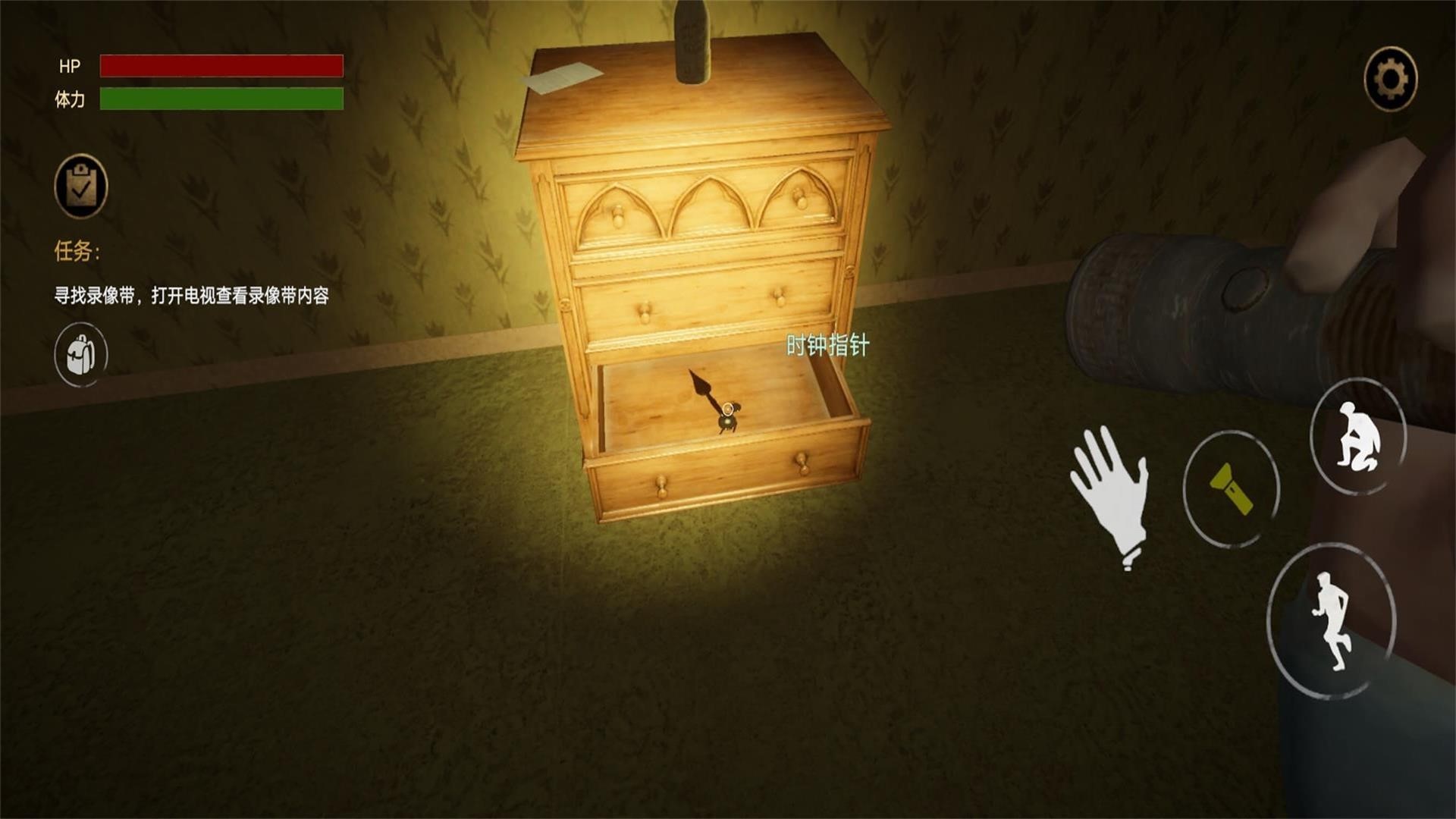Open the gear settings menu

1390,79
